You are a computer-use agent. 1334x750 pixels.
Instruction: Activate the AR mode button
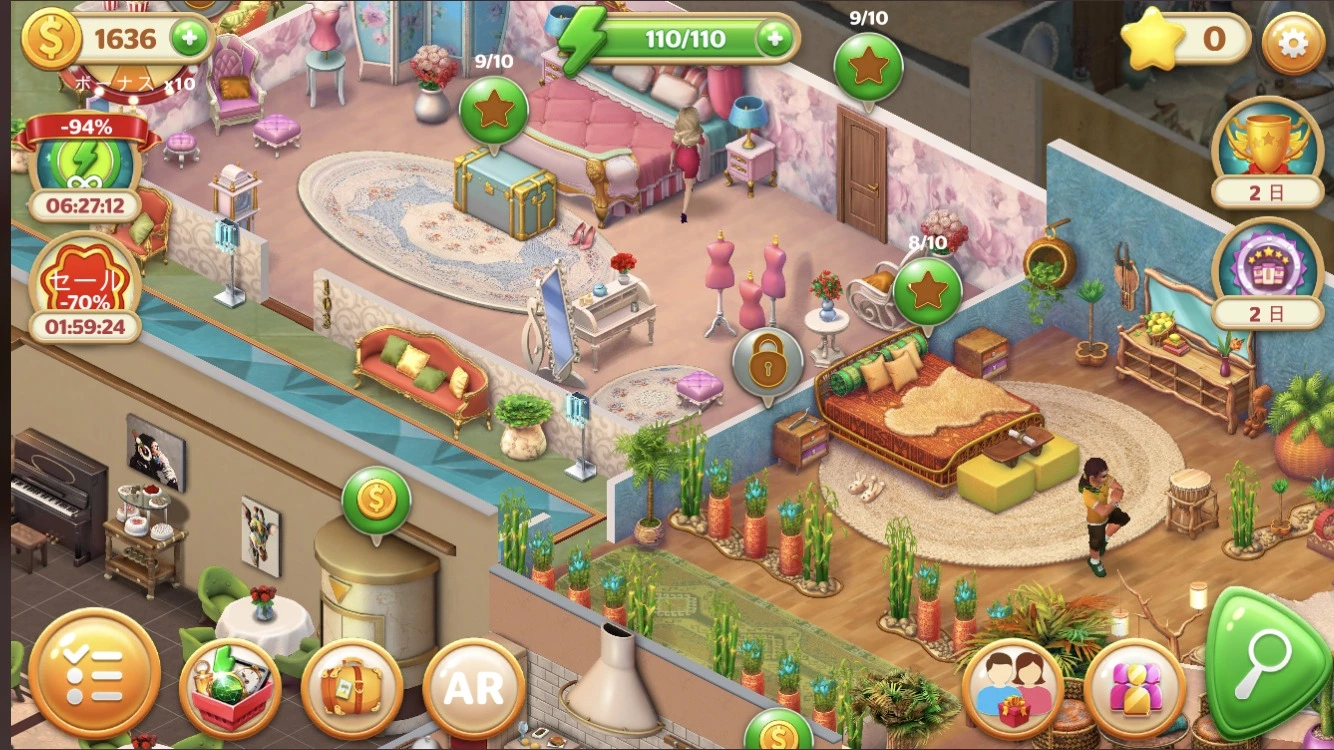(x=474, y=688)
